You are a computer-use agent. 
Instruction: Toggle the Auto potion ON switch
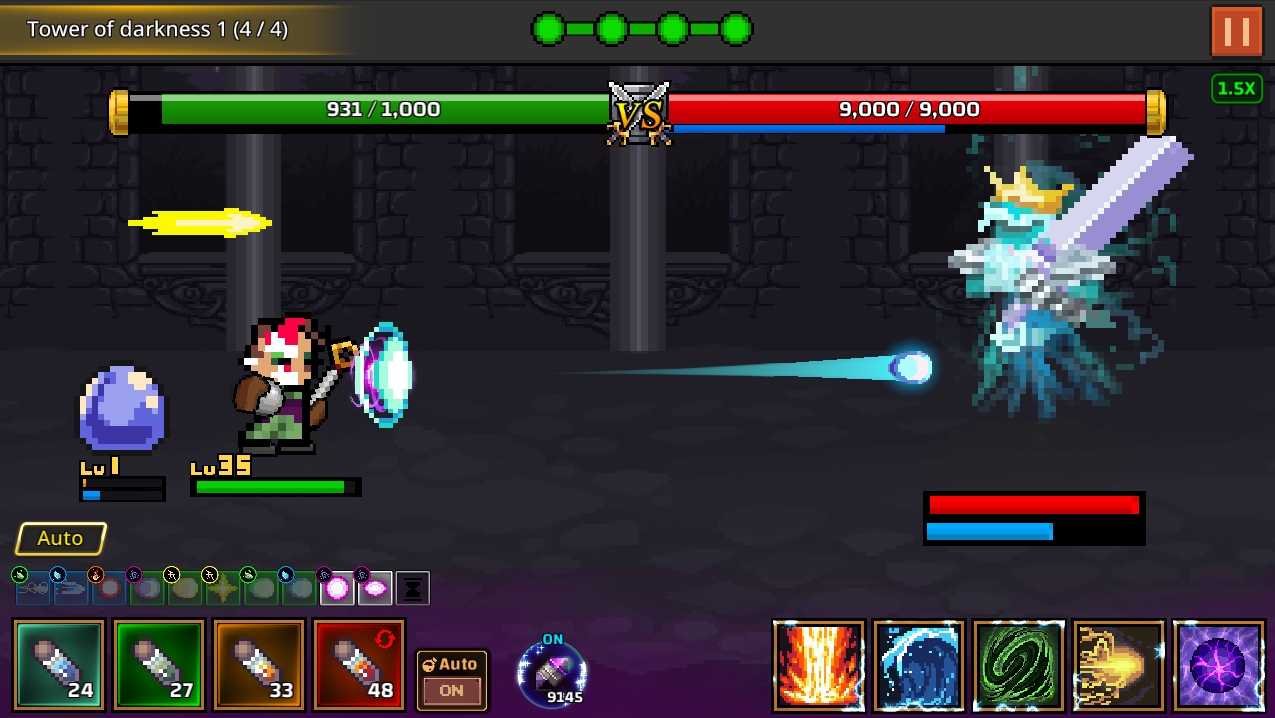(452, 679)
